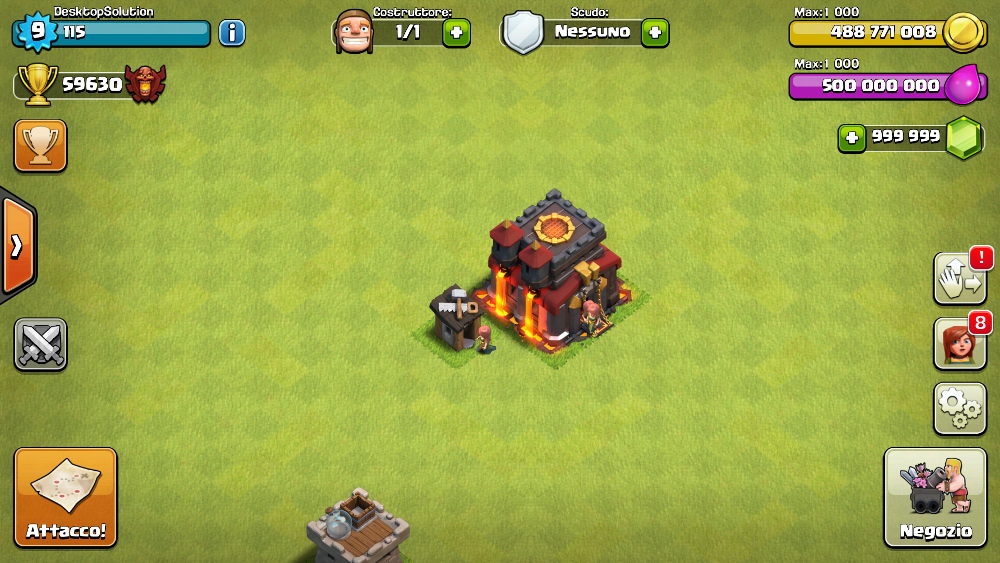Add gems using the green plus button
1000x563 pixels.
point(852,138)
